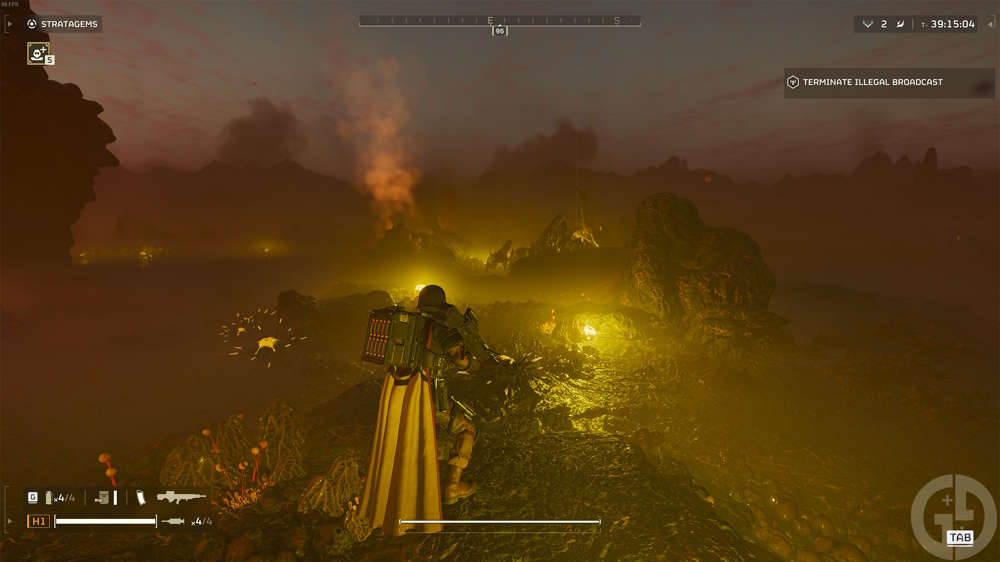Expand the arrow beside the H1 label
Viewport: 1000px width, 562px height.
(x=11, y=521)
